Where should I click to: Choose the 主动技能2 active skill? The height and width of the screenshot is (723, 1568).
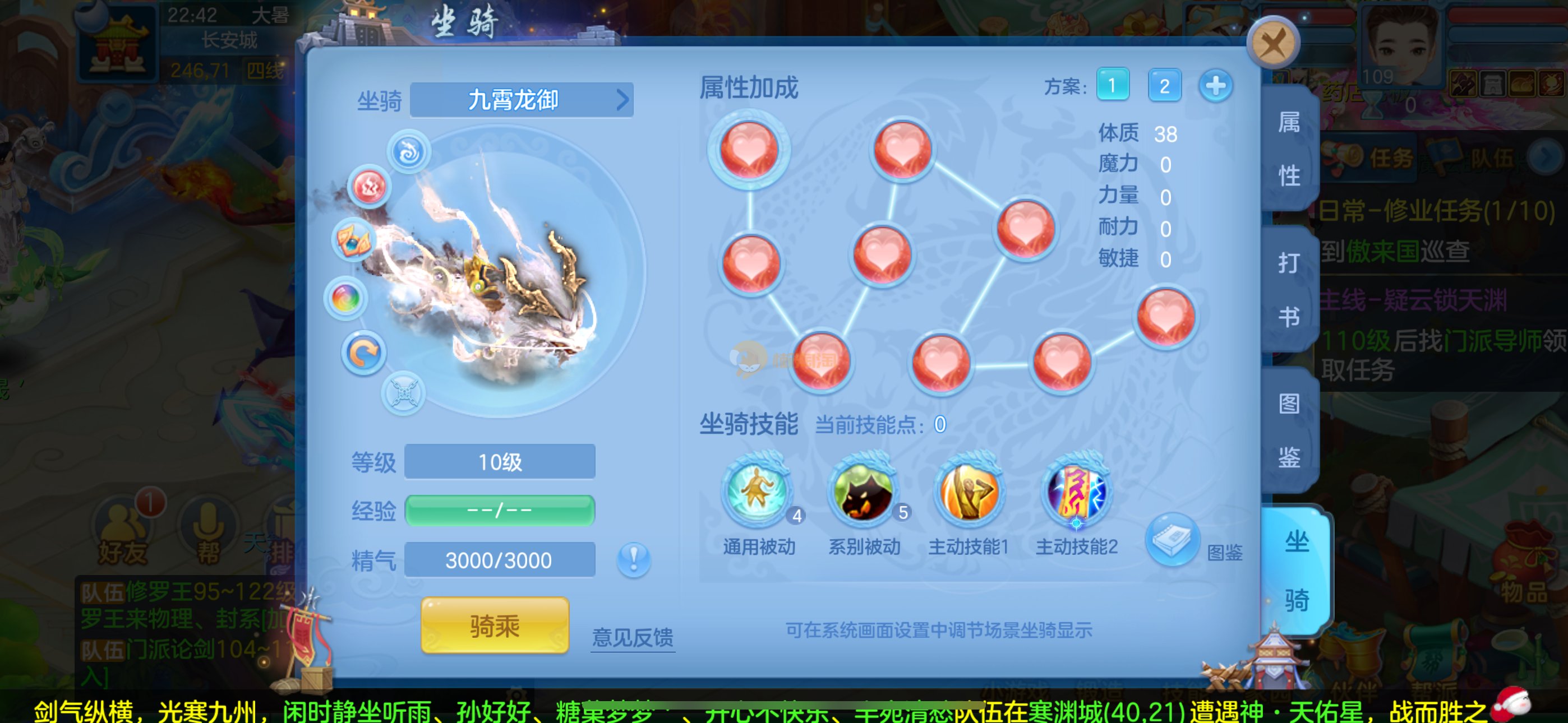[1076, 492]
